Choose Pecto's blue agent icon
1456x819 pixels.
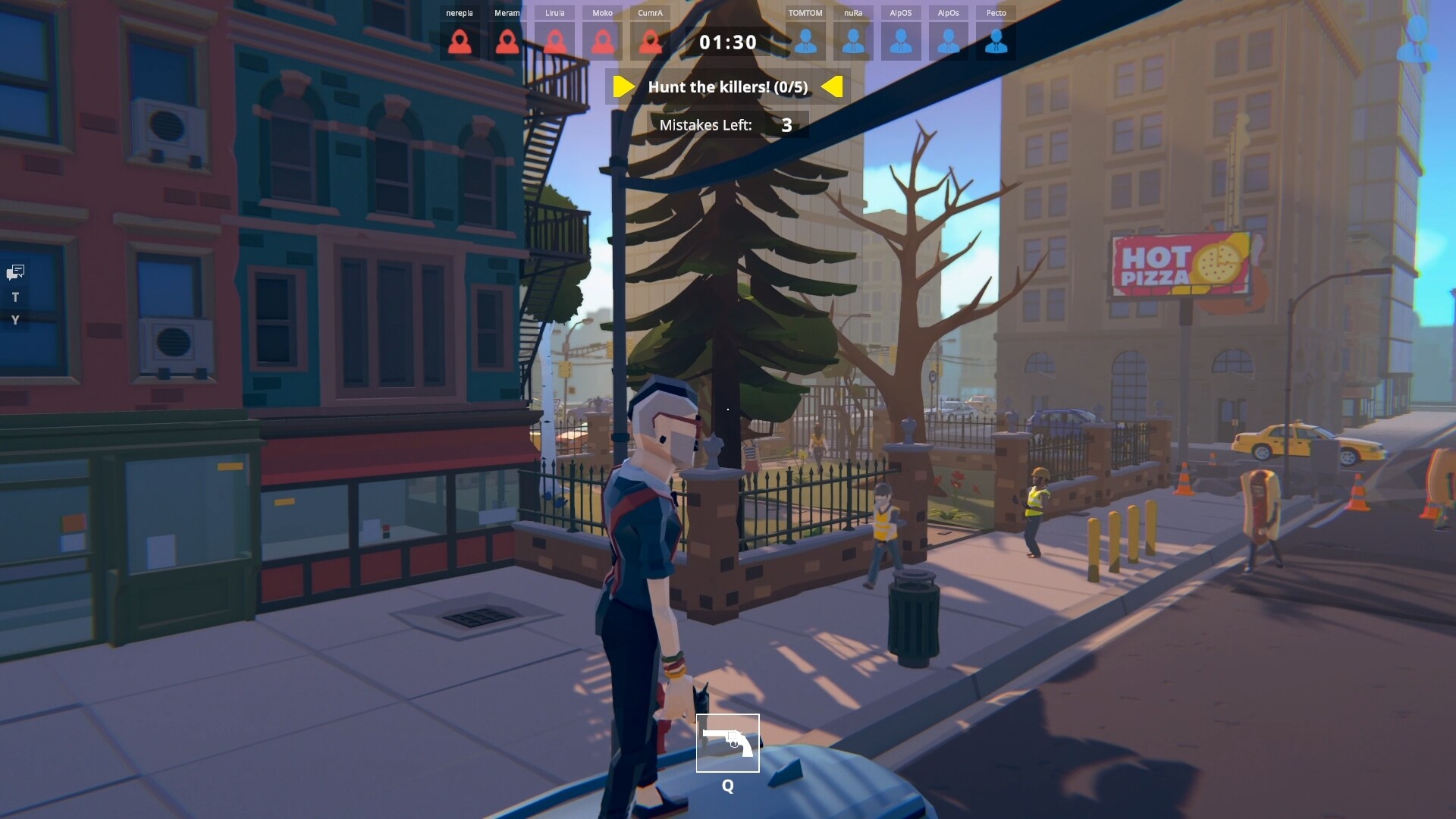[x=996, y=42]
